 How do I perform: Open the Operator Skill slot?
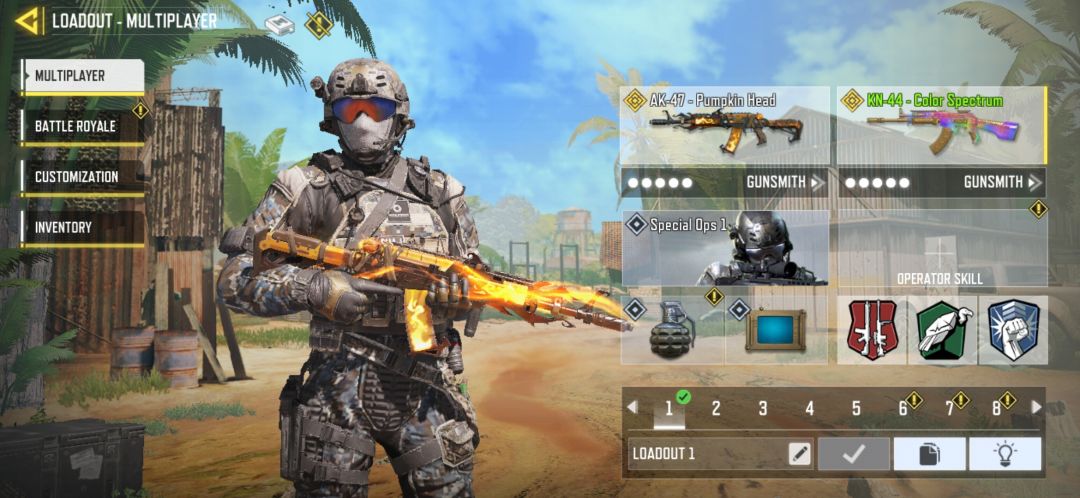click(941, 250)
